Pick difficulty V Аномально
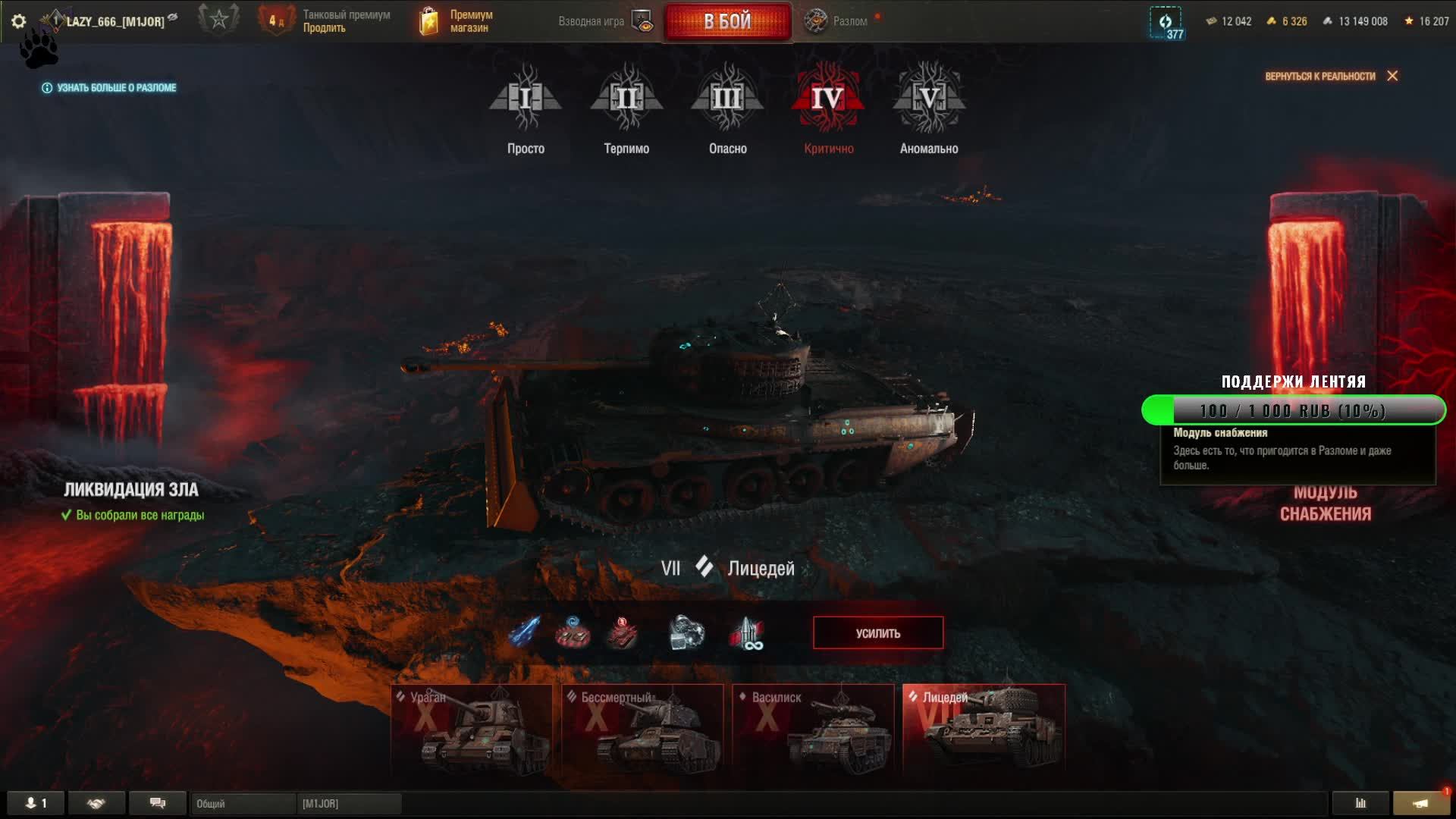Image resolution: width=1456 pixels, height=819 pixels. click(929, 108)
